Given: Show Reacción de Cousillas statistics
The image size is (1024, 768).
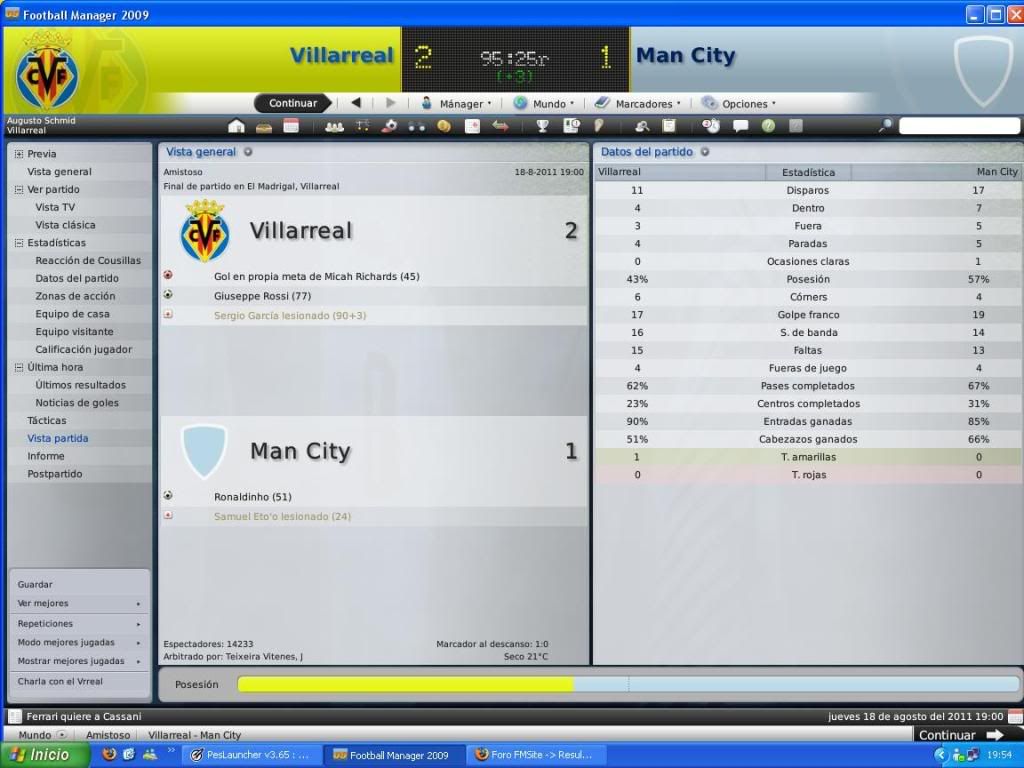Looking at the screenshot, I should click(88, 260).
